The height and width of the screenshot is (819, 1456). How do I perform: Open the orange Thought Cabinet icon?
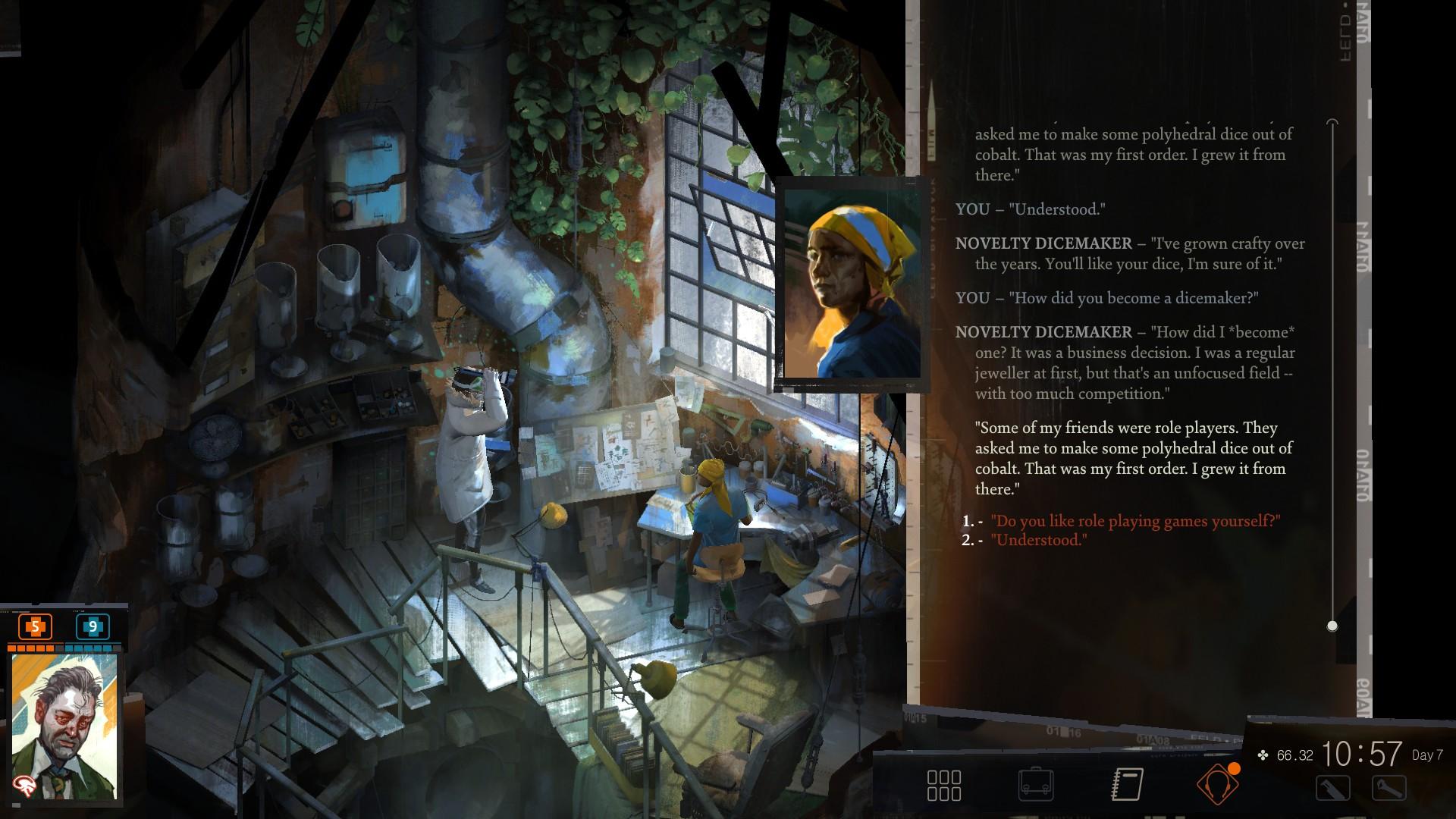click(x=1218, y=784)
